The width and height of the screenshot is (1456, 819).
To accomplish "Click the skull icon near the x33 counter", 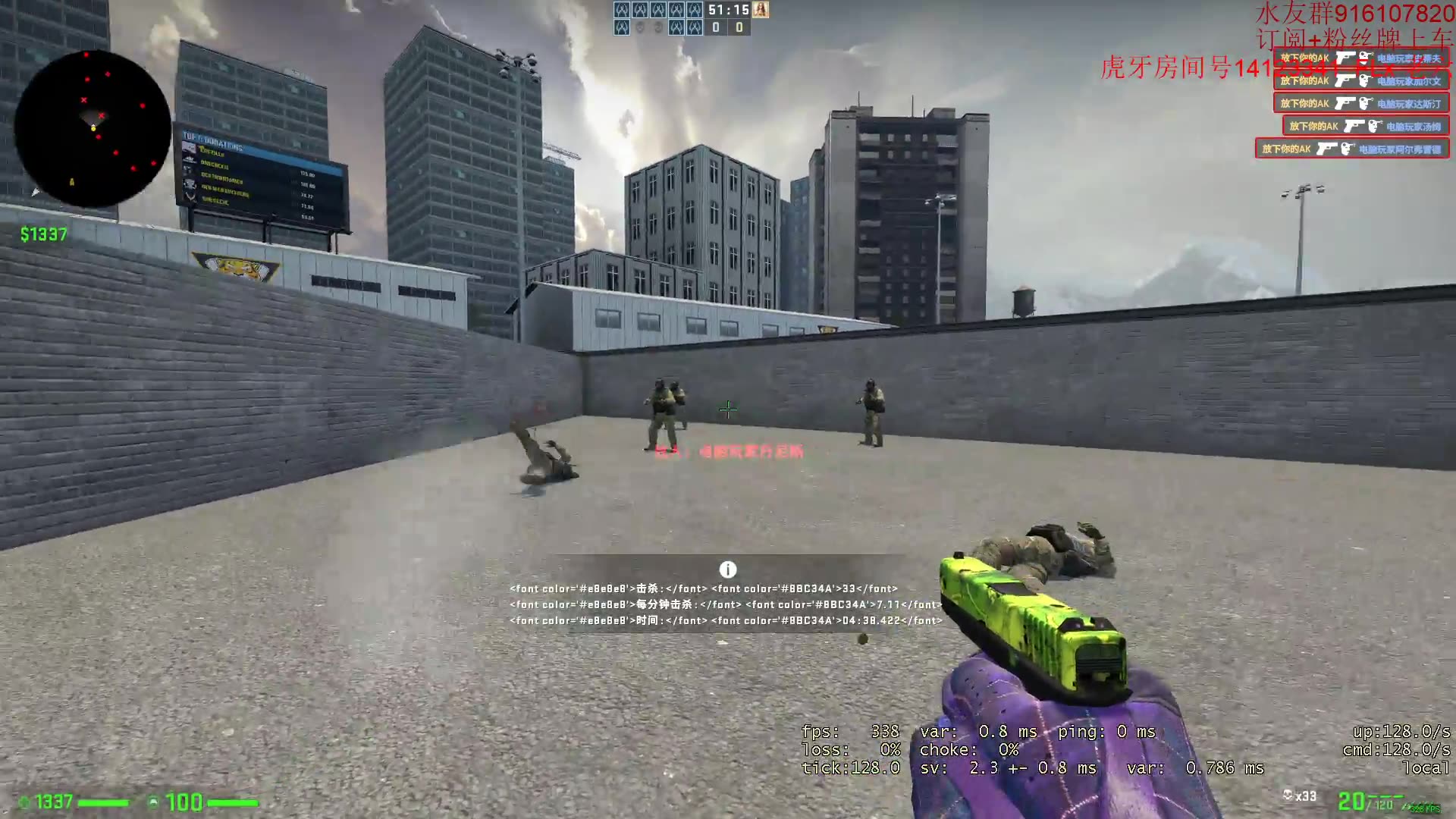I will pos(1288,795).
